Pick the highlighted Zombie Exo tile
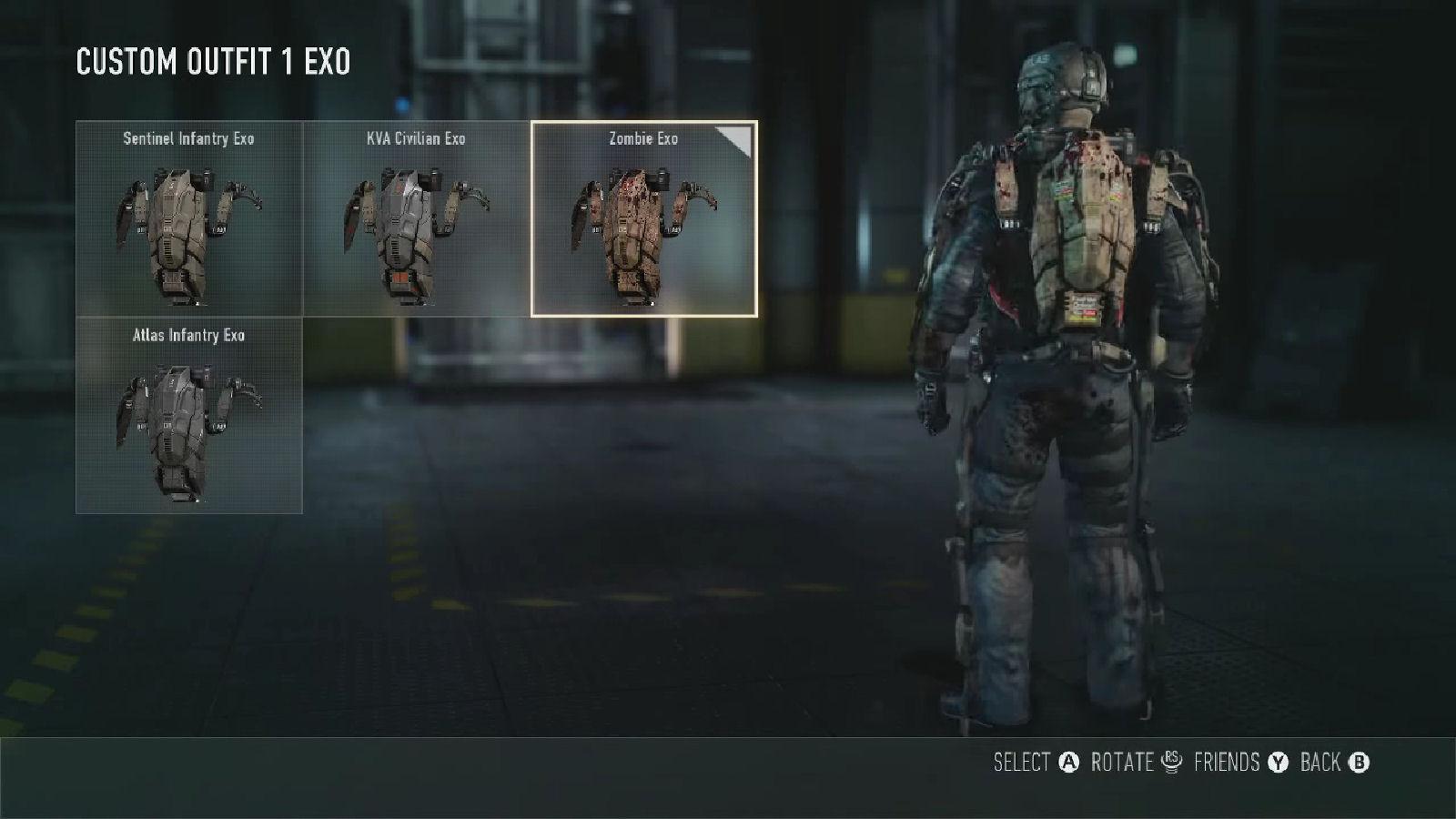Screen dimensions: 1456x819 643,219
